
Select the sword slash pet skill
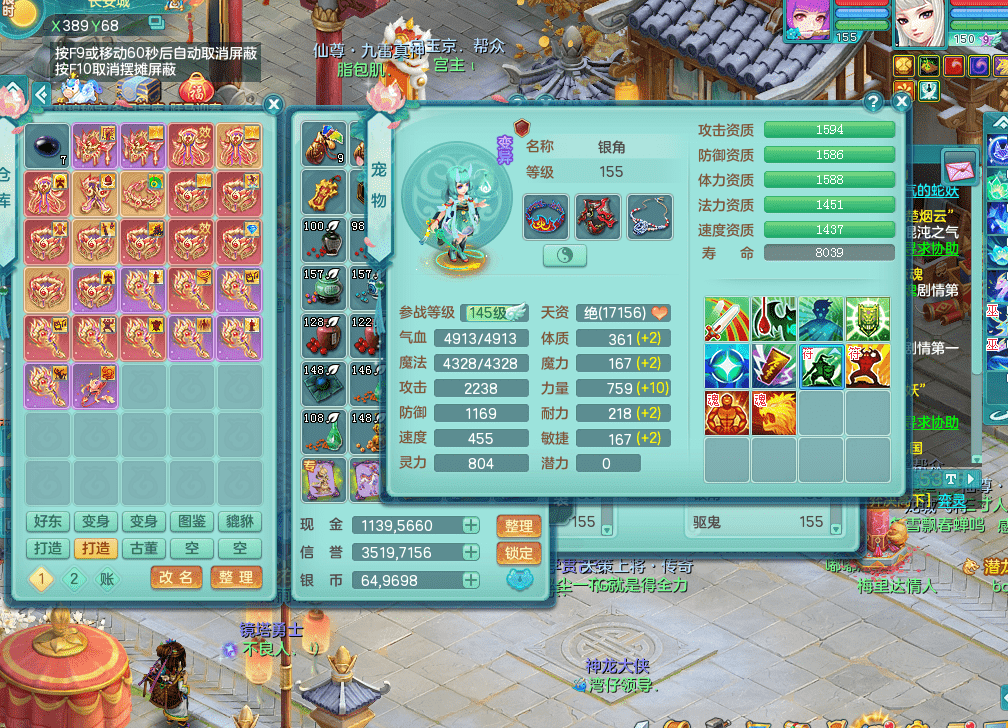(727, 319)
